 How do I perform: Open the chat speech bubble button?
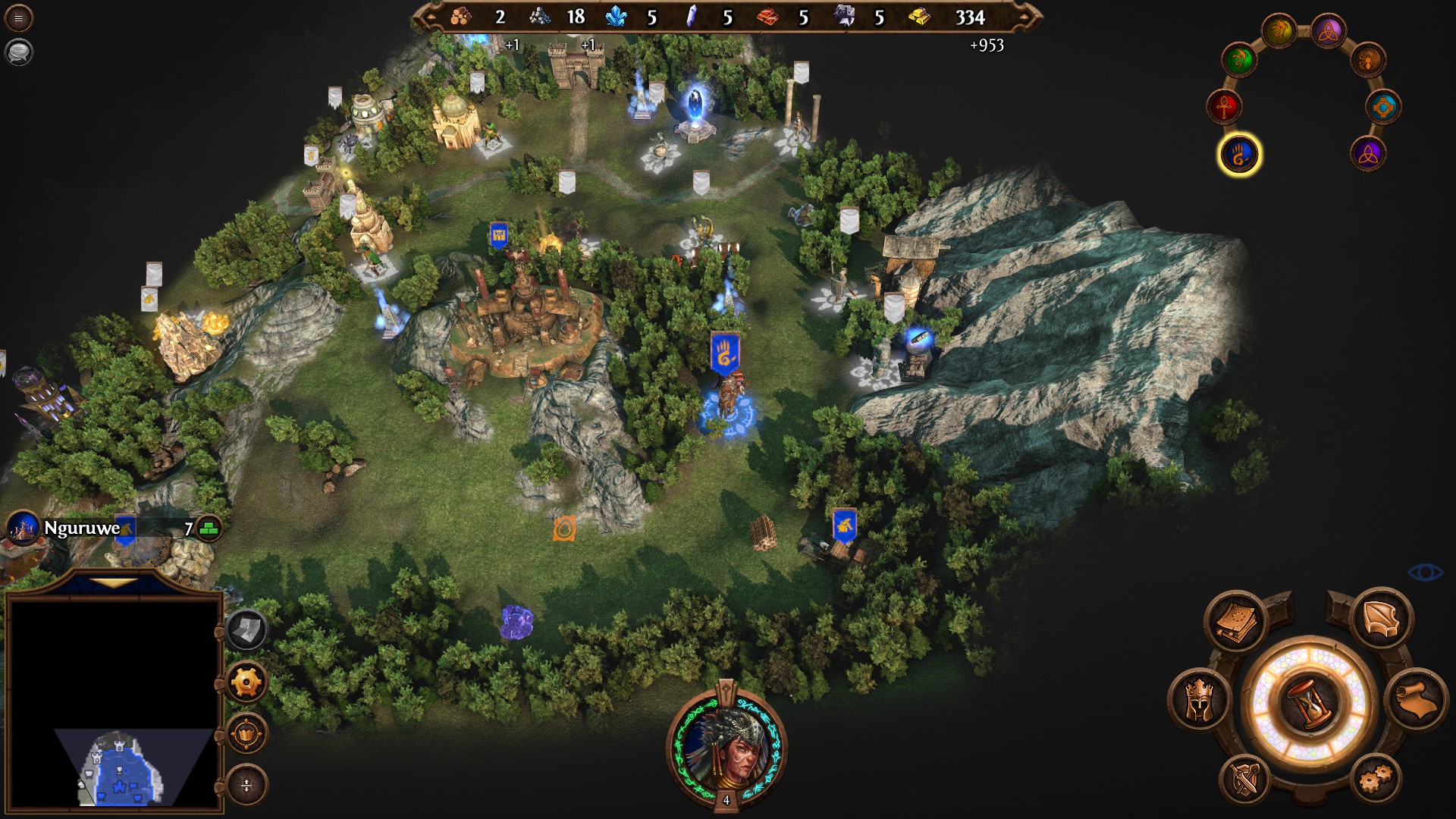click(18, 52)
